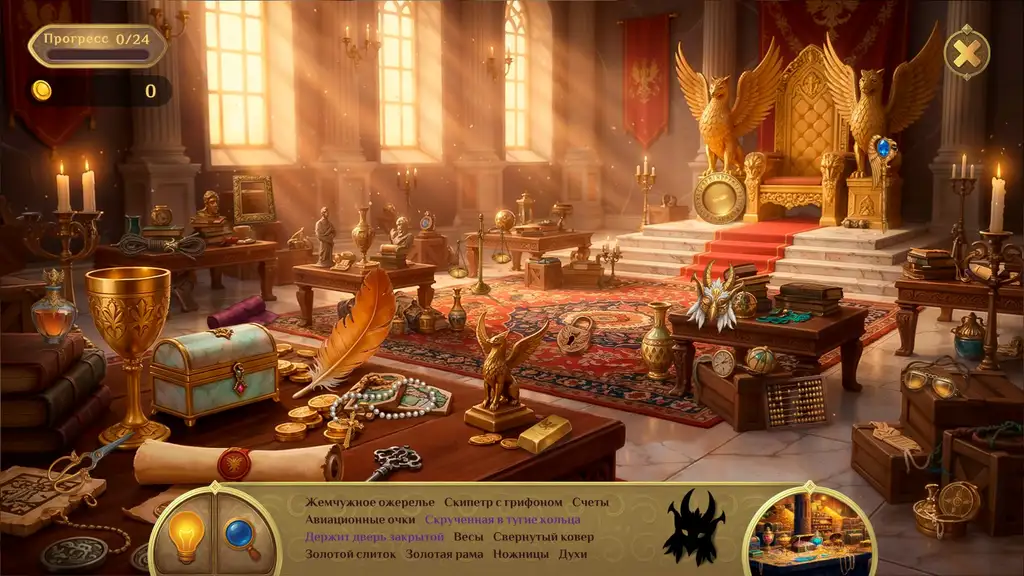Select the "Духи" list entry
Screen dimensions: 1024x576
[x=573, y=553]
